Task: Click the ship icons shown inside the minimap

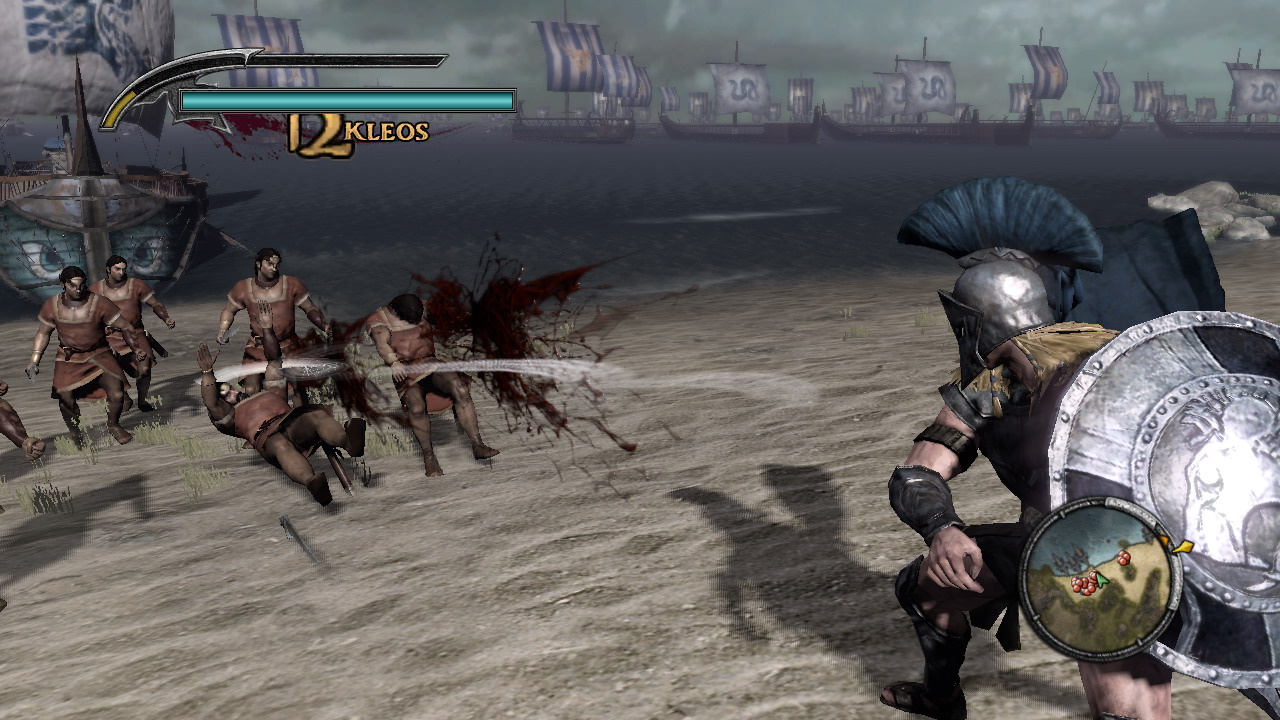Action: coord(1070,558)
